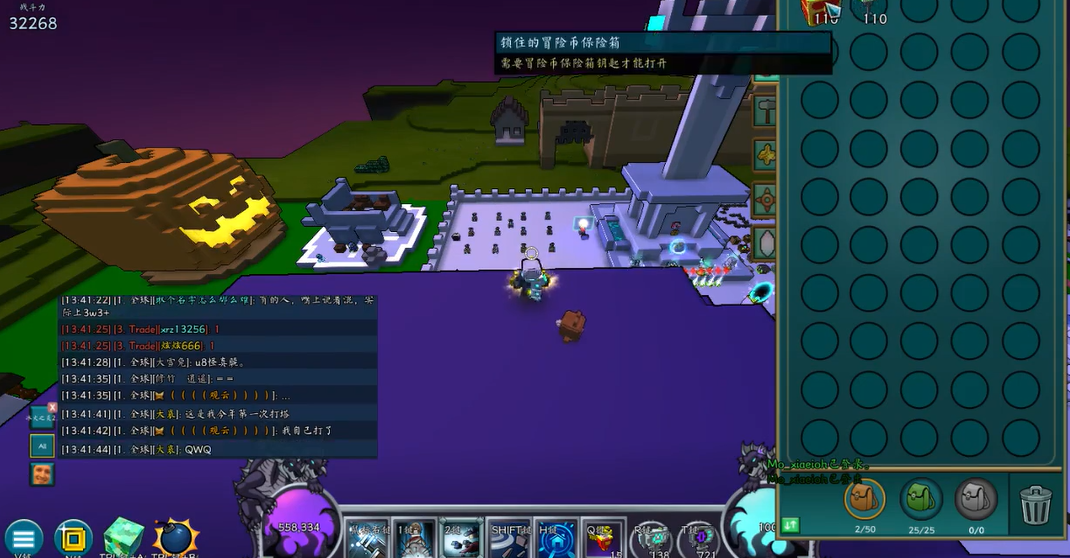Trigger the SHIFT dodge ability icon
This screenshot has width=1070, height=558.
(x=509, y=538)
